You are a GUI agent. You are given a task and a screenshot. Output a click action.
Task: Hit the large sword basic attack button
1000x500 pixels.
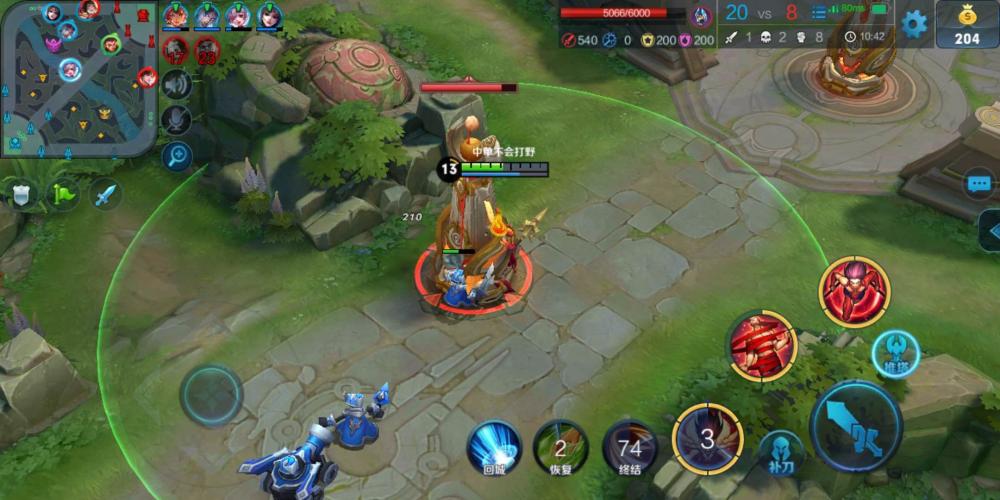coord(855,426)
